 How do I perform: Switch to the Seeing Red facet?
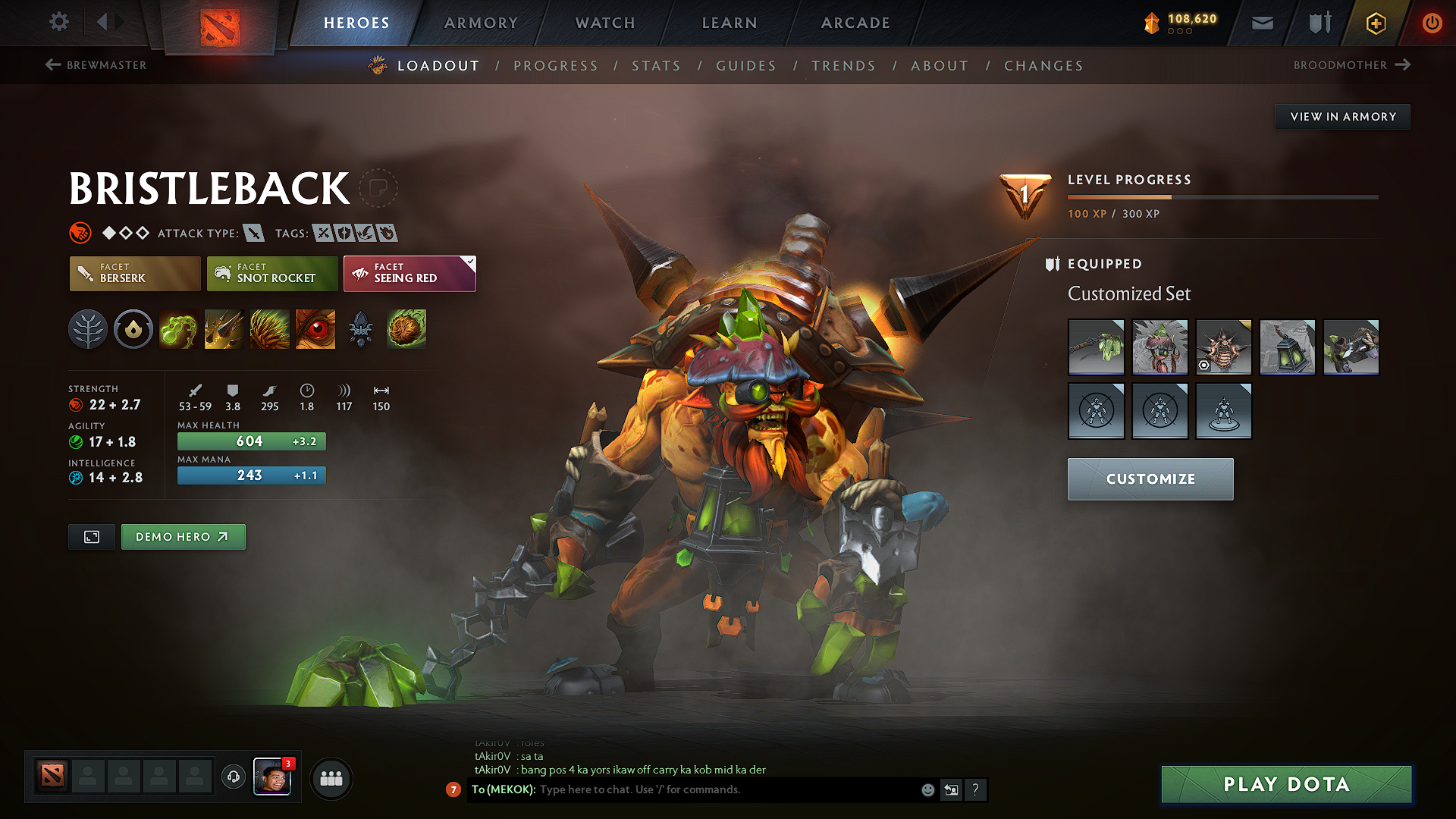pyautogui.click(x=409, y=273)
